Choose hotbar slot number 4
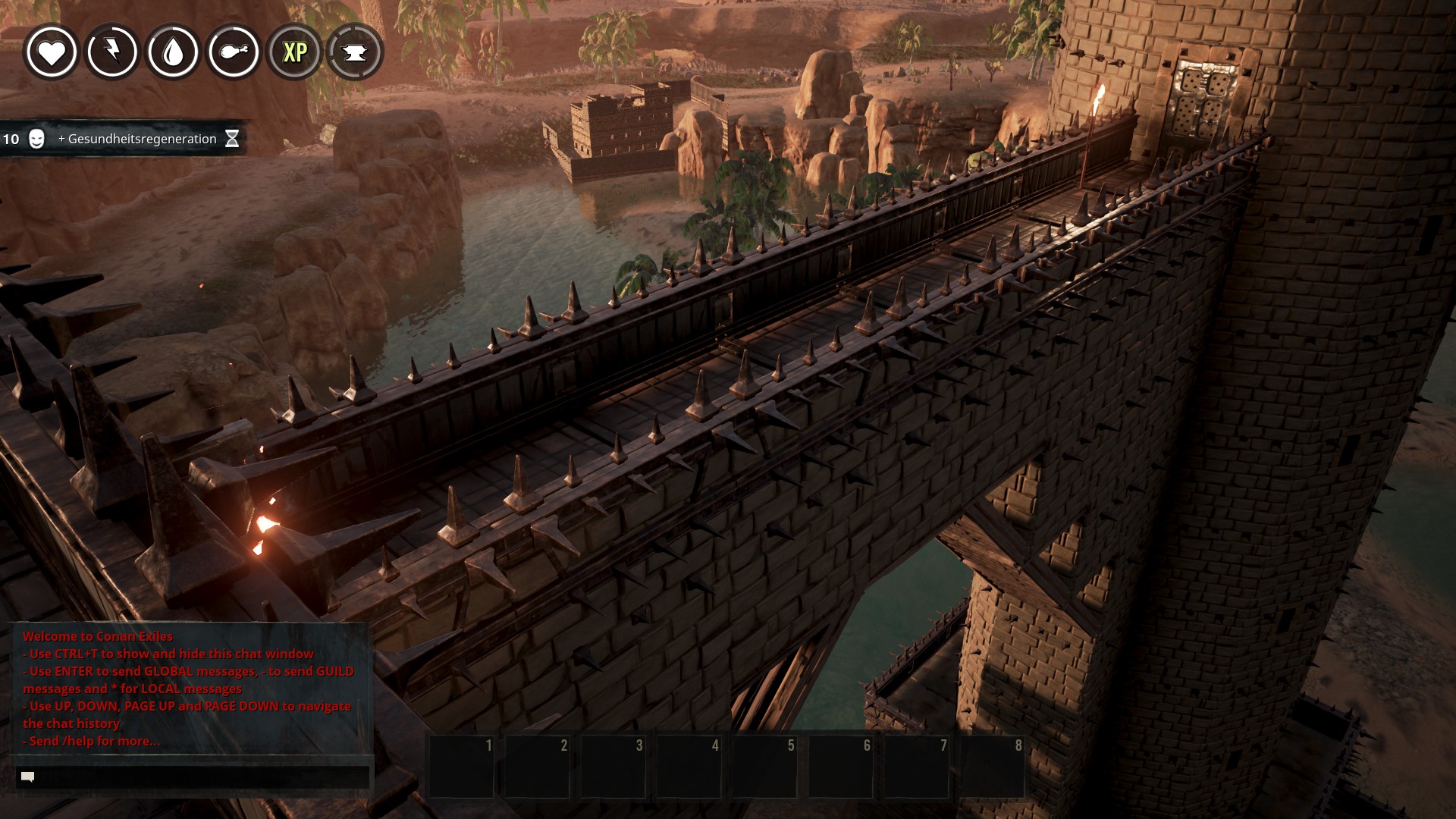 (x=689, y=766)
